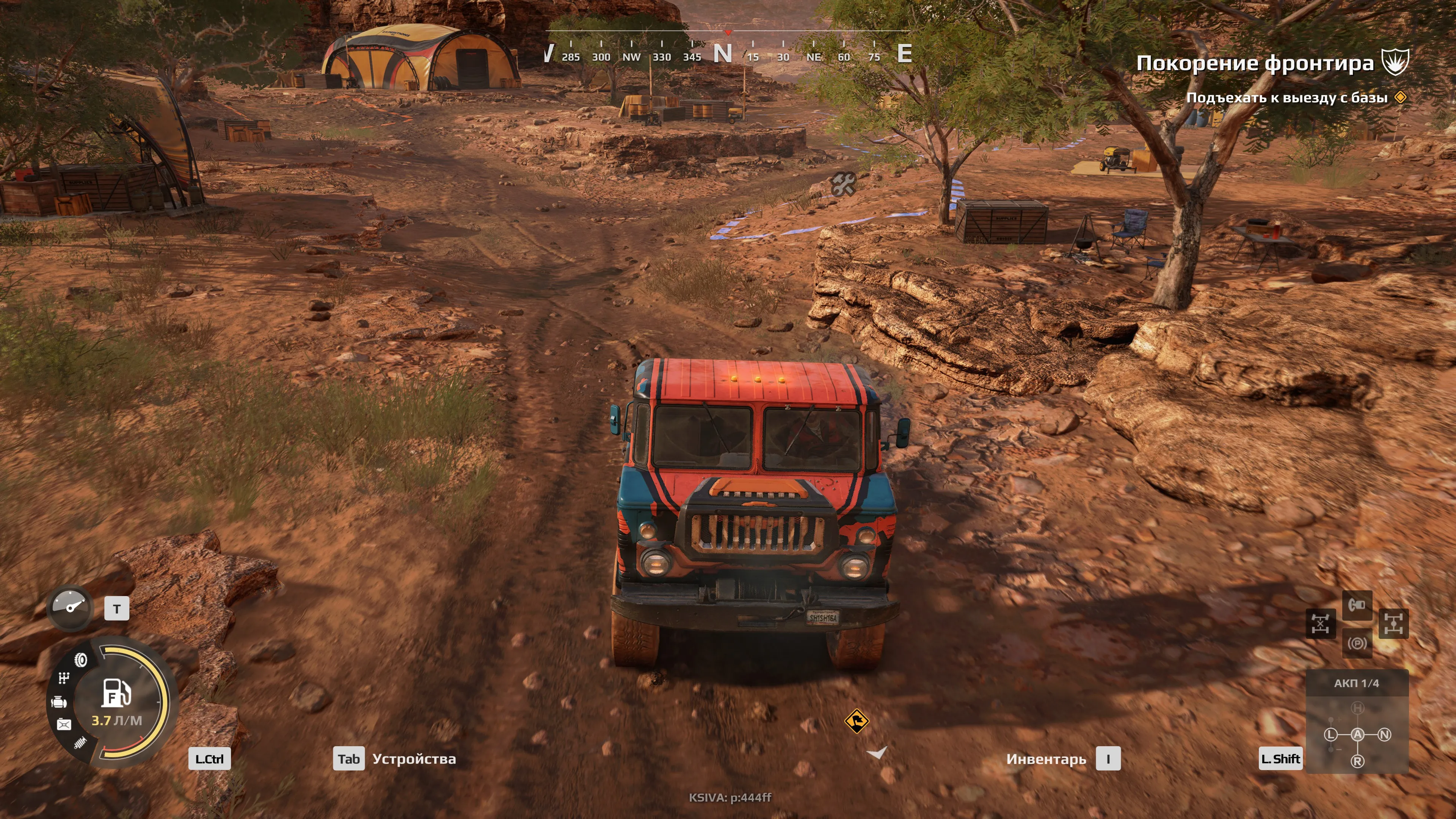Click the wrench repair marker
Image resolution: width=1456 pixels, height=819 pixels.
pyautogui.click(x=843, y=184)
